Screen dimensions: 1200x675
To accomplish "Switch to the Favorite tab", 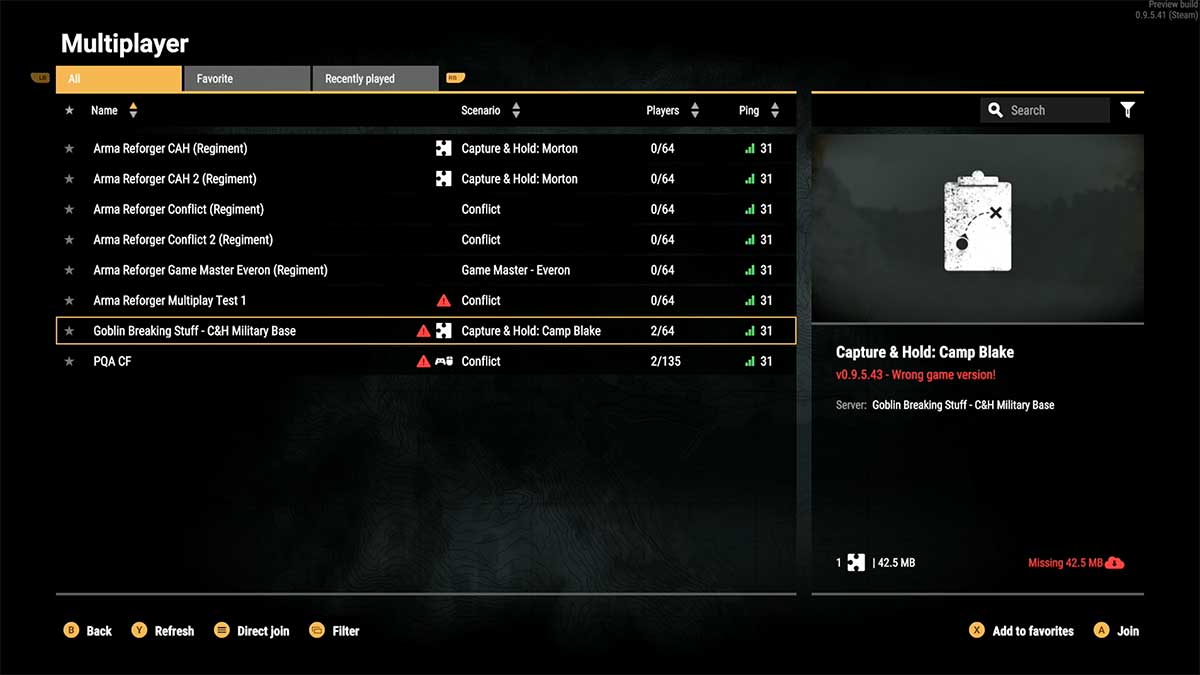I will 246,79.
